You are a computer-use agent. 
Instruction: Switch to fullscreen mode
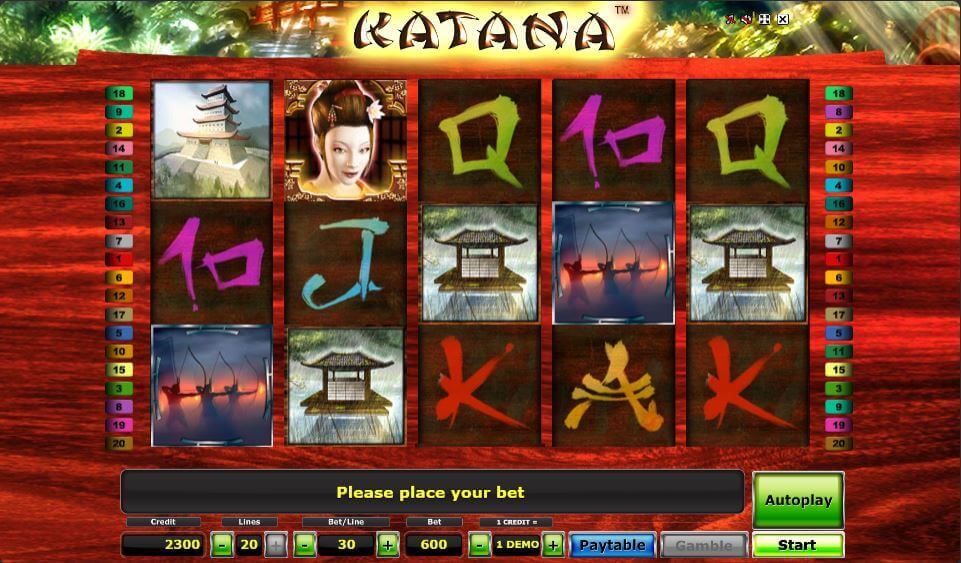pyautogui.click(x=765, y=19)
